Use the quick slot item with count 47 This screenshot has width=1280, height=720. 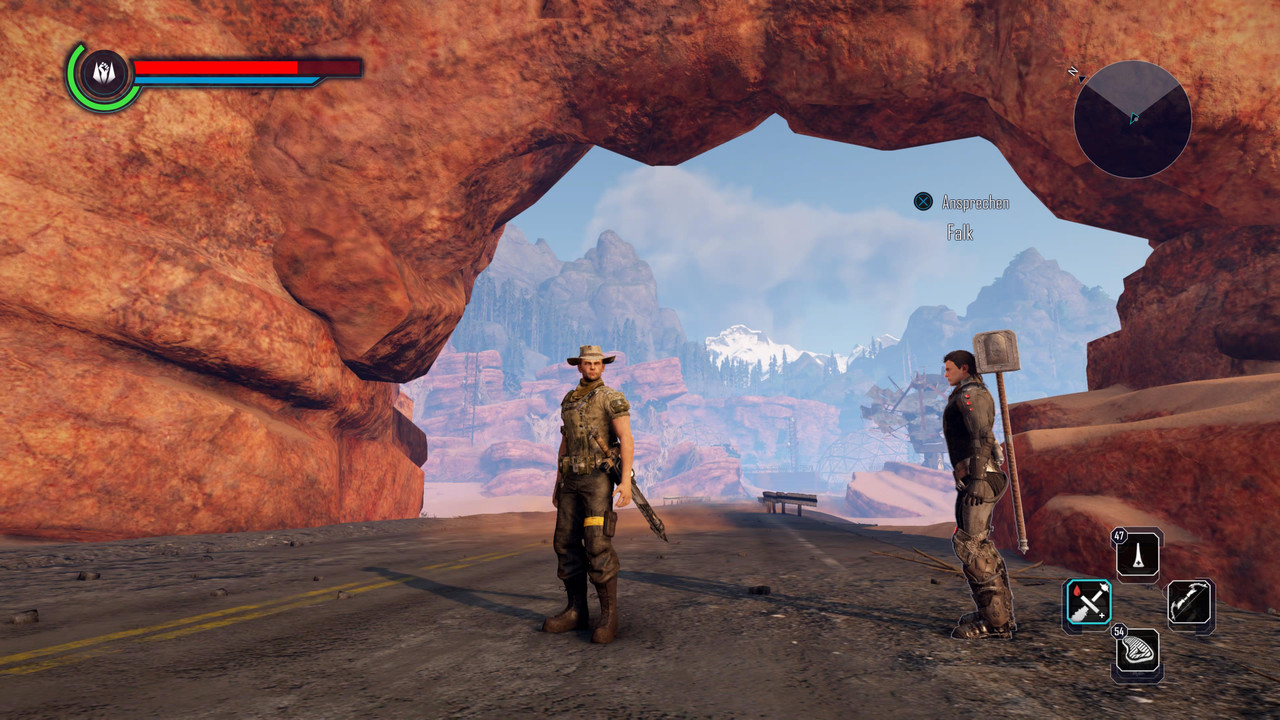(x=1138, y=554)
